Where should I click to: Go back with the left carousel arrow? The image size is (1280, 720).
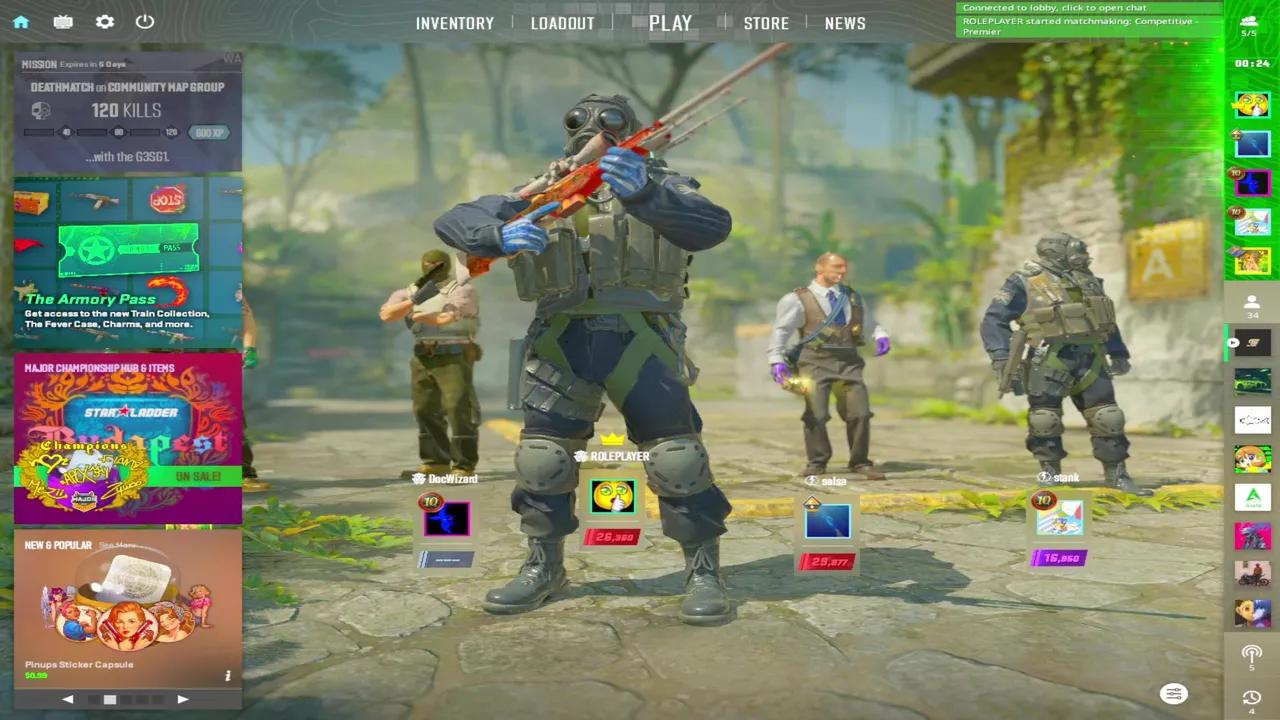(68, 699)
